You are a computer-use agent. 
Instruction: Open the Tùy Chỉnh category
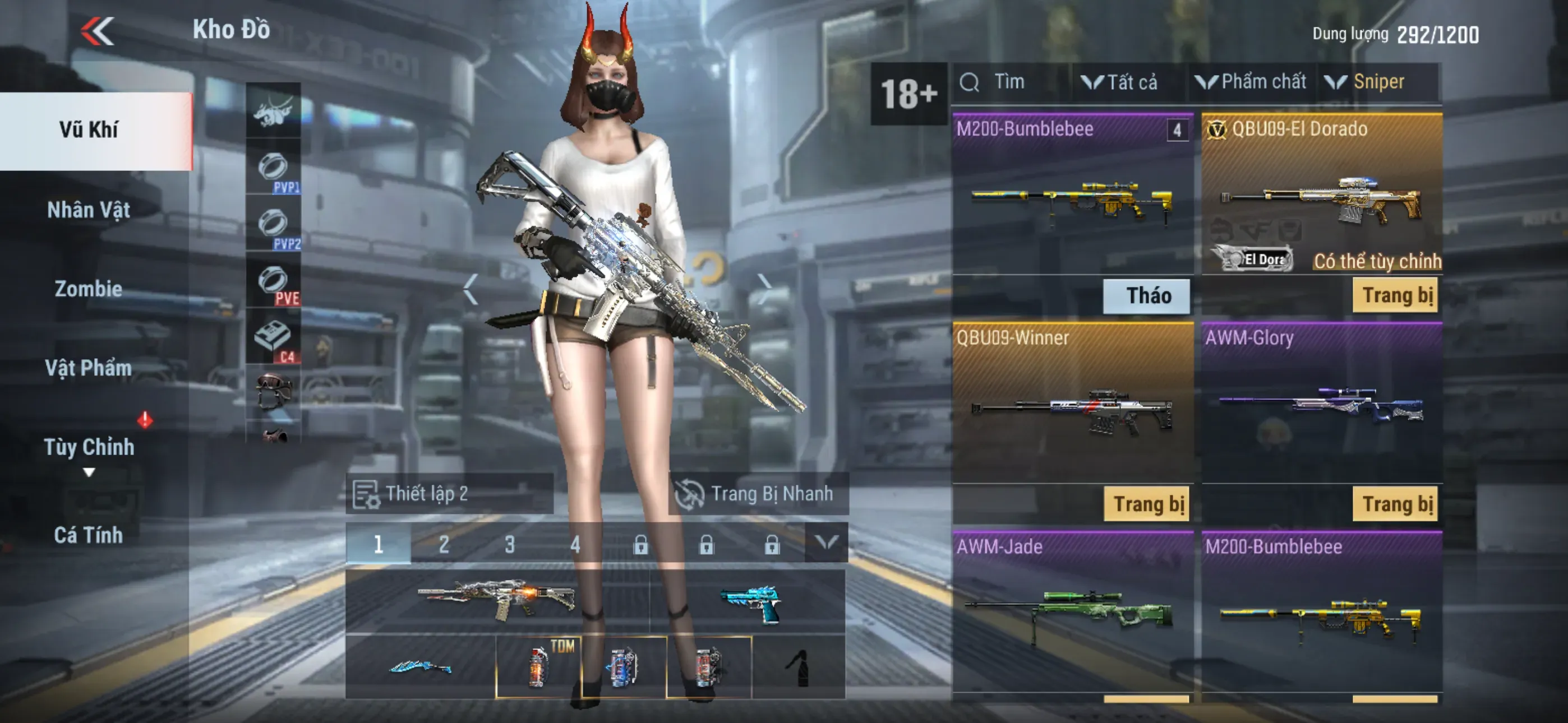click(x=89, y=447)
